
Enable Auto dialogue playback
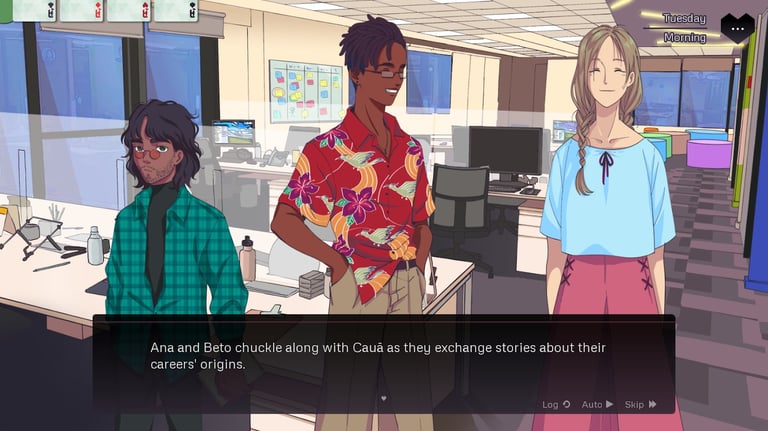tap(597, 404)
